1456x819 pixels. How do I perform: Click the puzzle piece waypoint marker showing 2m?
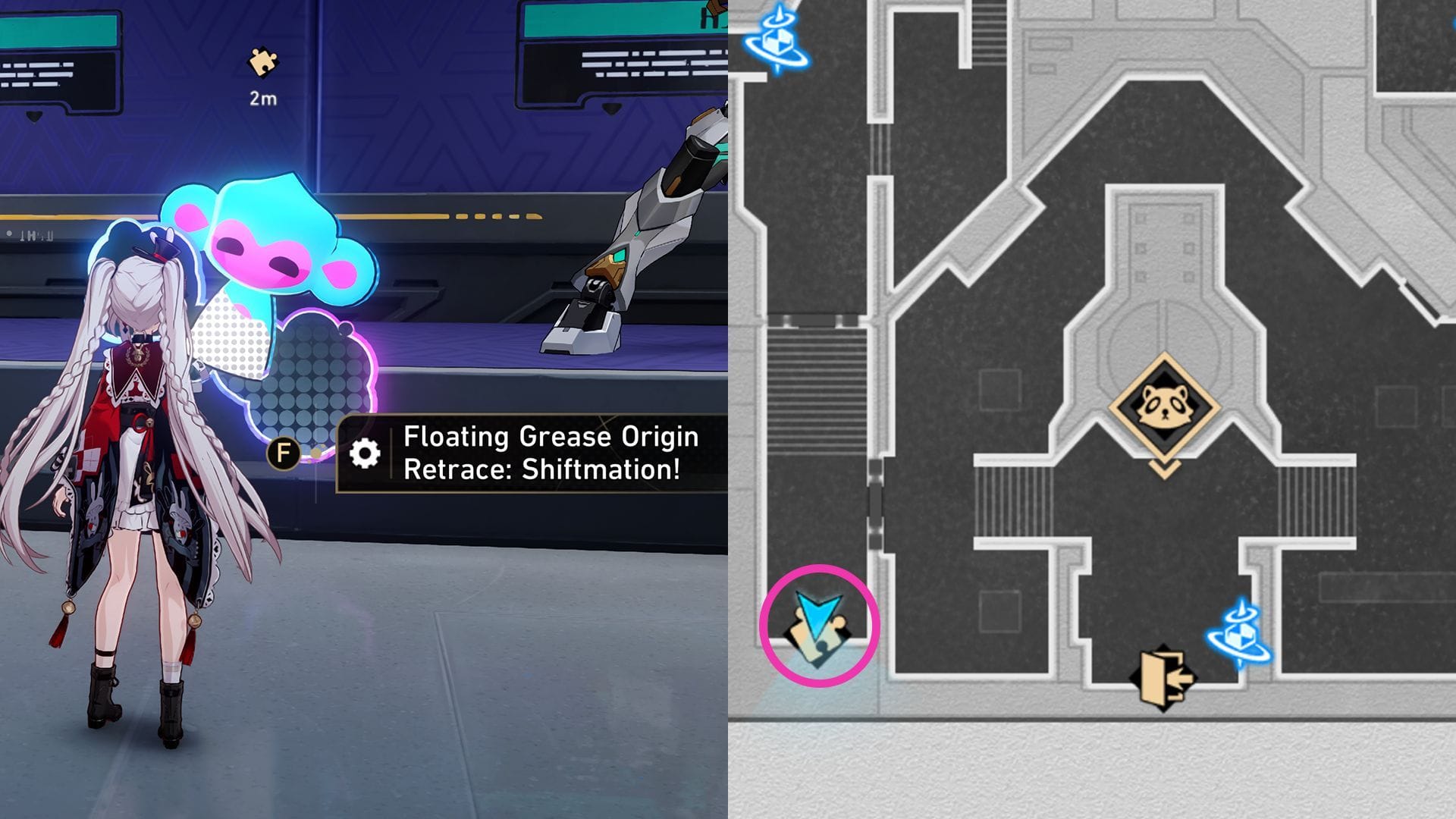(x=263, y=64)
